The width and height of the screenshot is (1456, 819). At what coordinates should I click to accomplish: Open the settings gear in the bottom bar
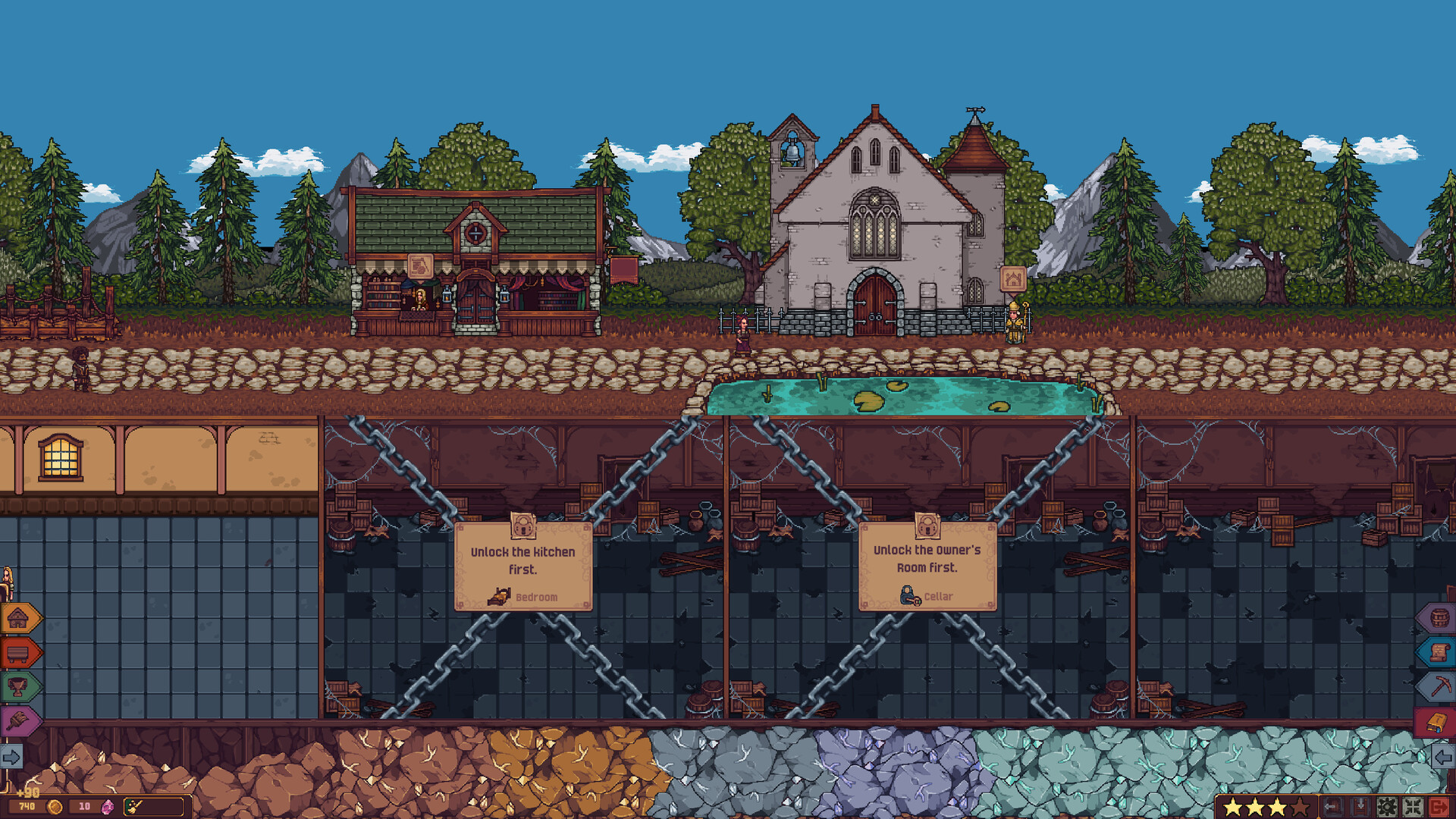(x=1388, y=808)
